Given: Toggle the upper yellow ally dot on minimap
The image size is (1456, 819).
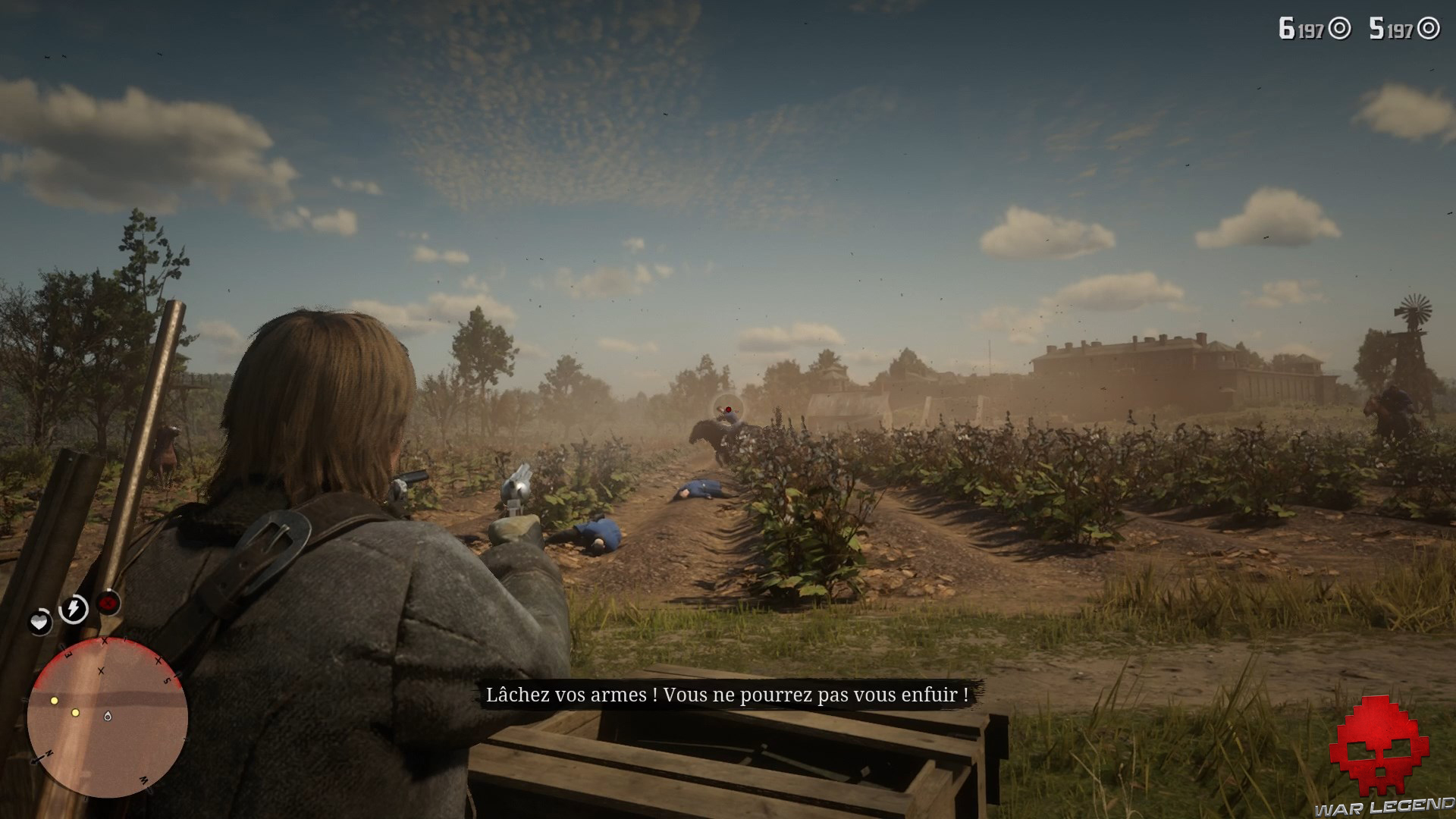Looking at the screenshot, I should click(54, 701).
